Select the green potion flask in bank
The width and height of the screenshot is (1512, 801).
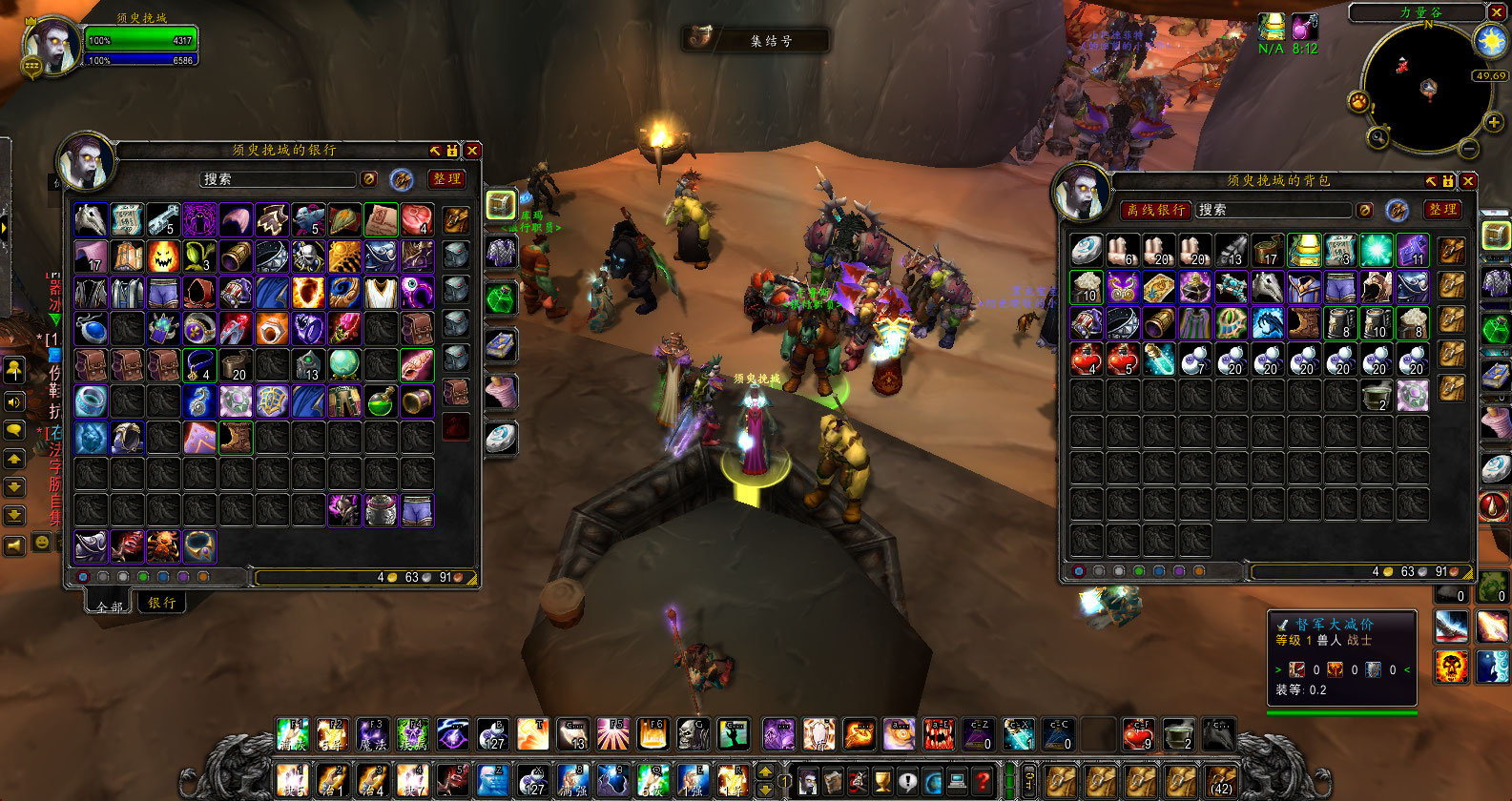pyautogui.click(x=381, y=401)
